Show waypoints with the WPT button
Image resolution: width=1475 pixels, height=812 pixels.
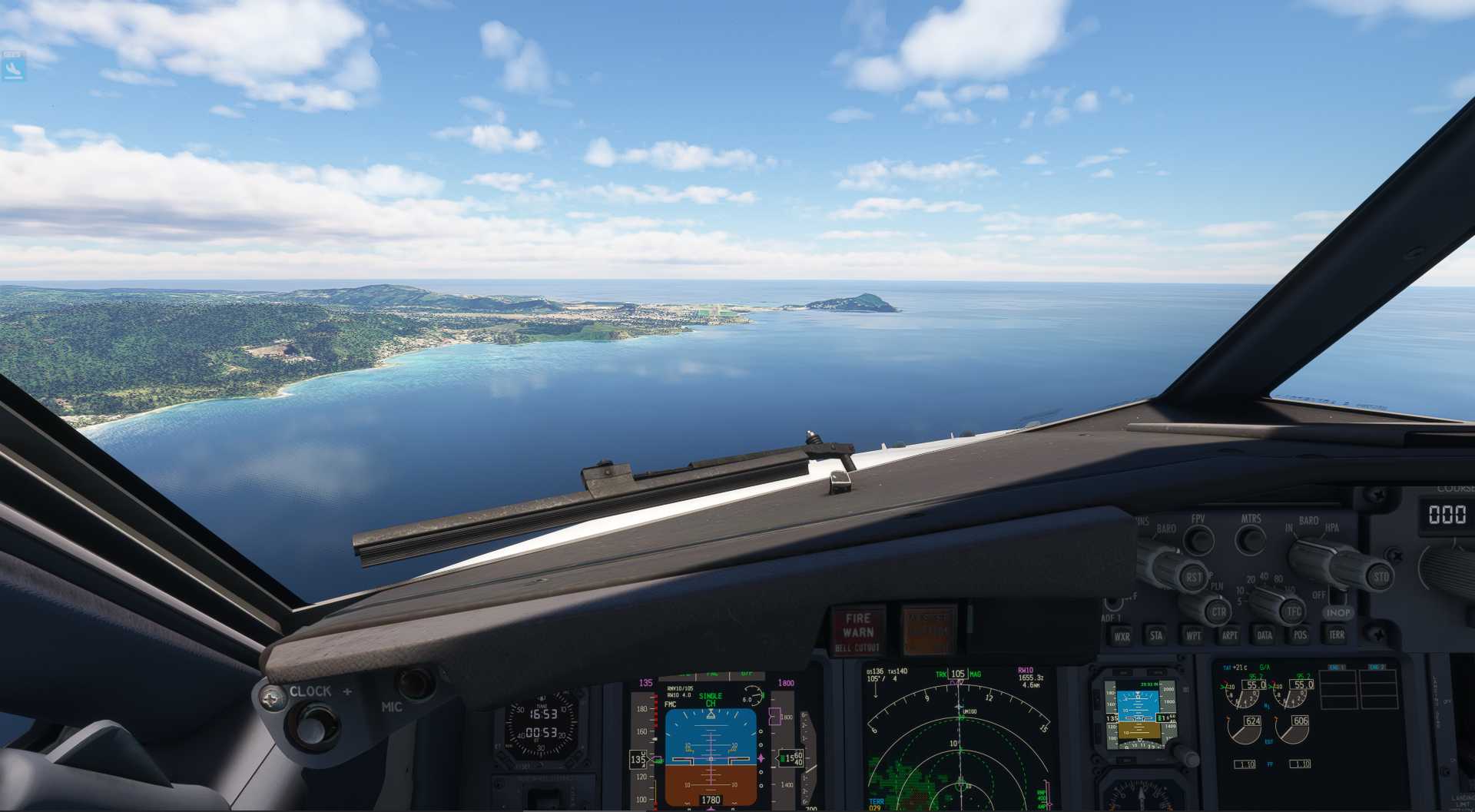point(1193,635)
